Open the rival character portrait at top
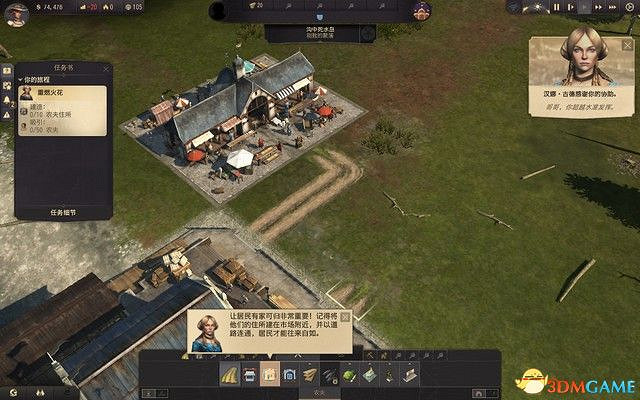The height and width of the screenshot is (400, 640). point(420,11)
